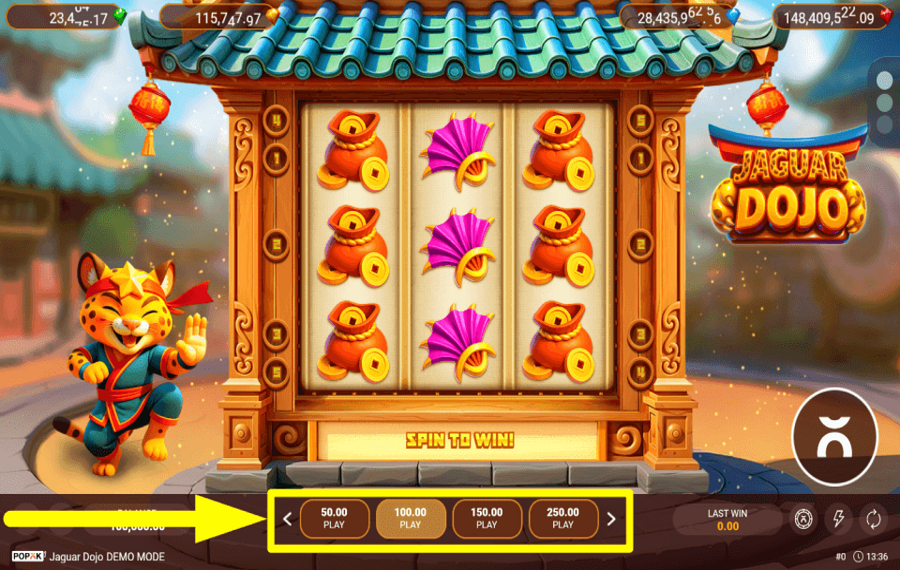Spin the reels with the large round button
The image size is (900, 570).
(x=834, y=436)
